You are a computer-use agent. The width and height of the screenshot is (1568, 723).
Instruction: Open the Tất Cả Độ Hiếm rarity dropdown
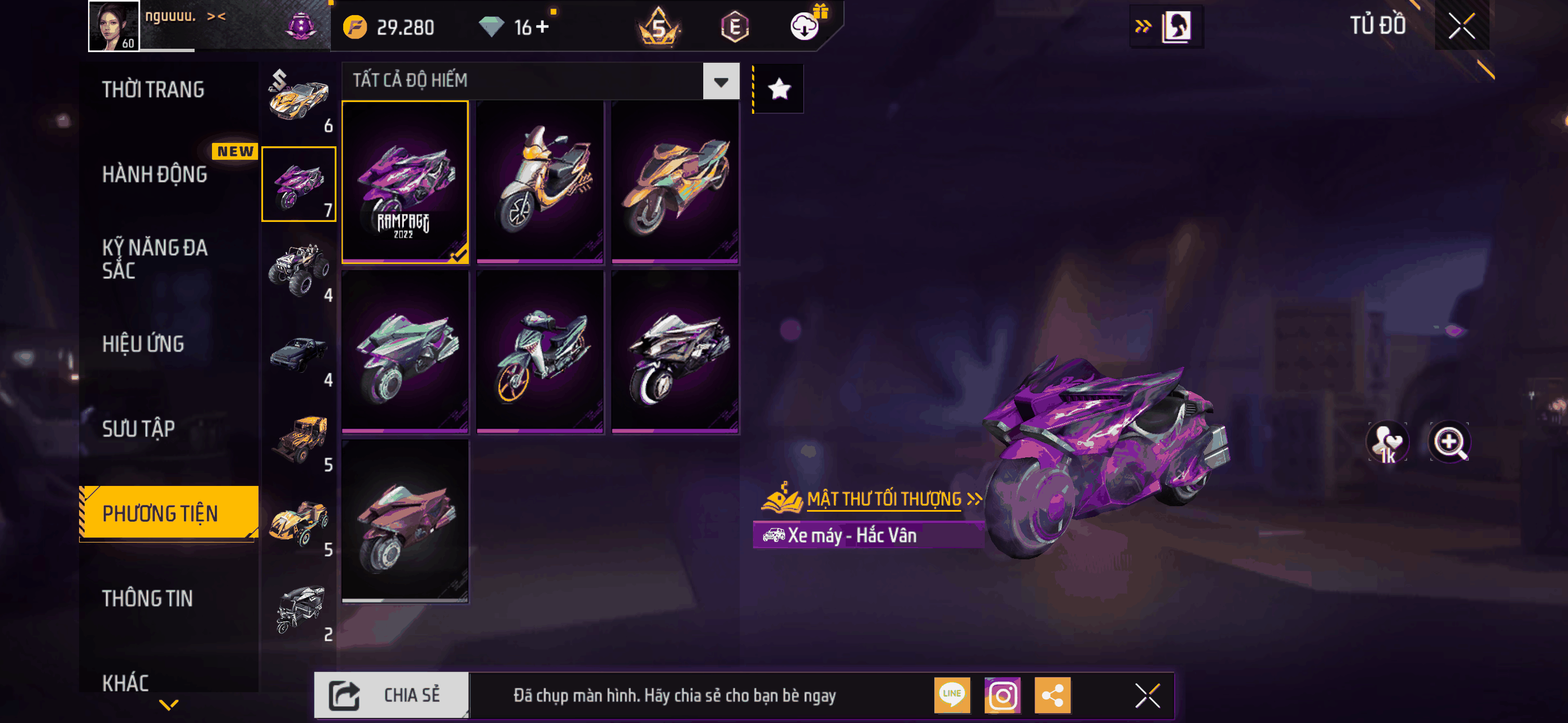[721, 81]
